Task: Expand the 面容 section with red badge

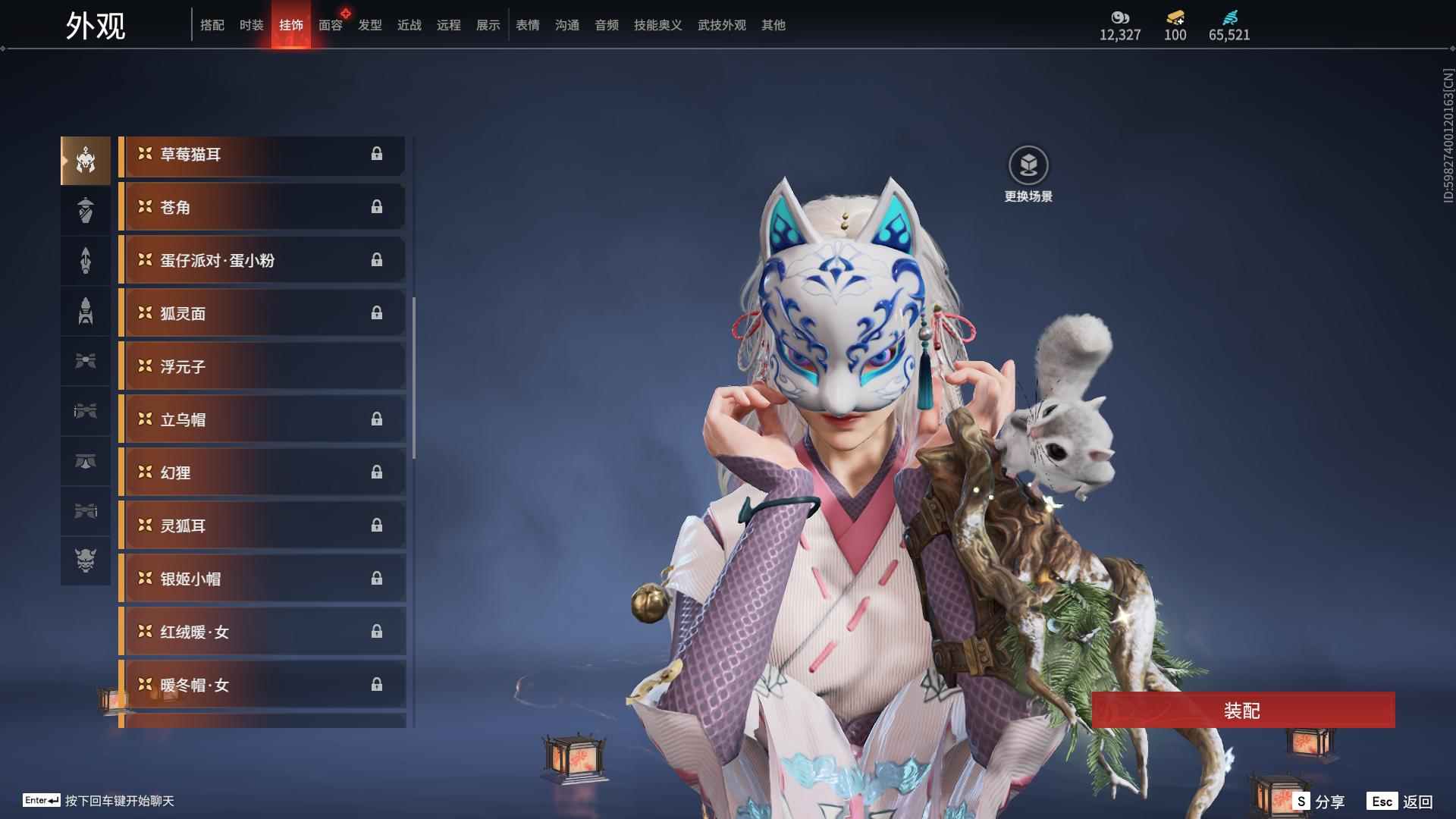Action: click(x=330, y=25)
